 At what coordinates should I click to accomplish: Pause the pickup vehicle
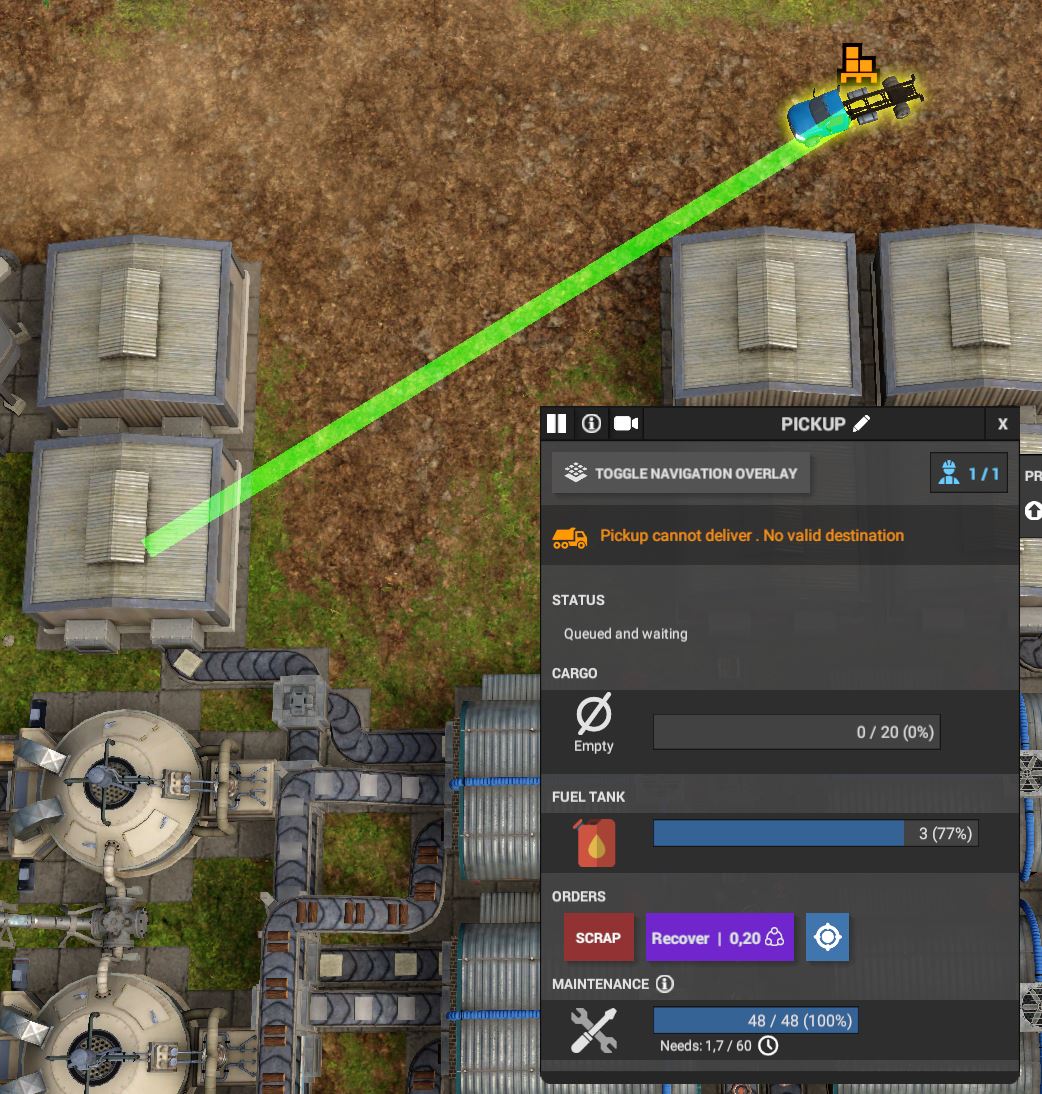[x=557, y=424]
